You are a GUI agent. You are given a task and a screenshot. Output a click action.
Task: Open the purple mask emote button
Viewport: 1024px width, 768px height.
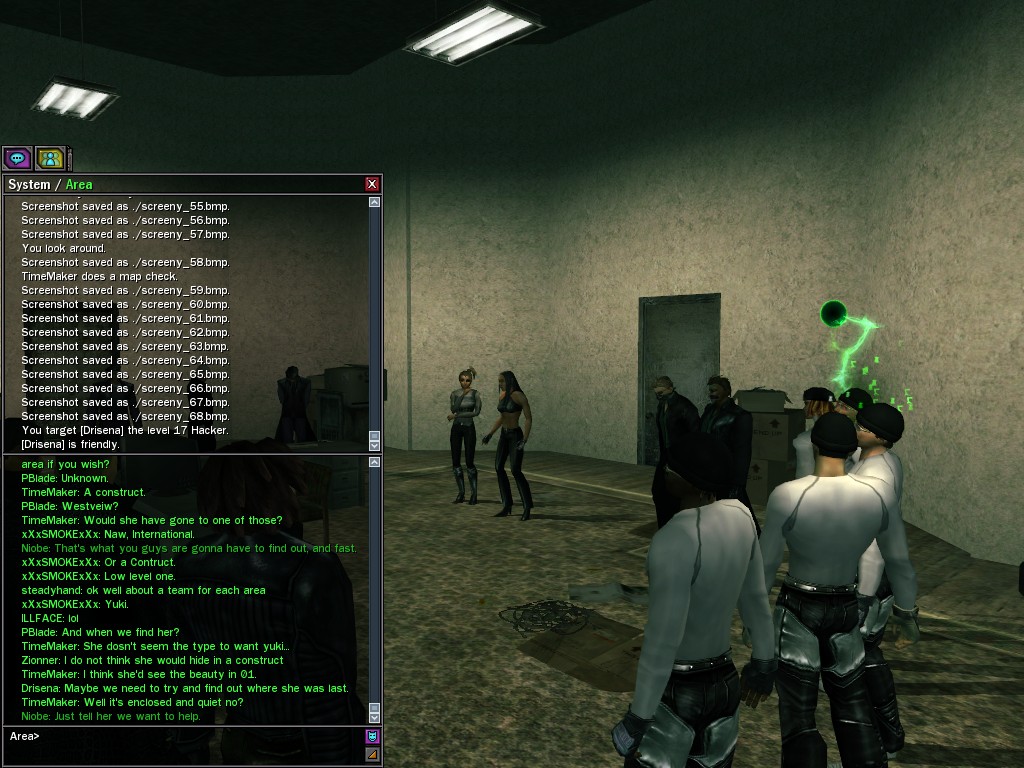(373, 737)
